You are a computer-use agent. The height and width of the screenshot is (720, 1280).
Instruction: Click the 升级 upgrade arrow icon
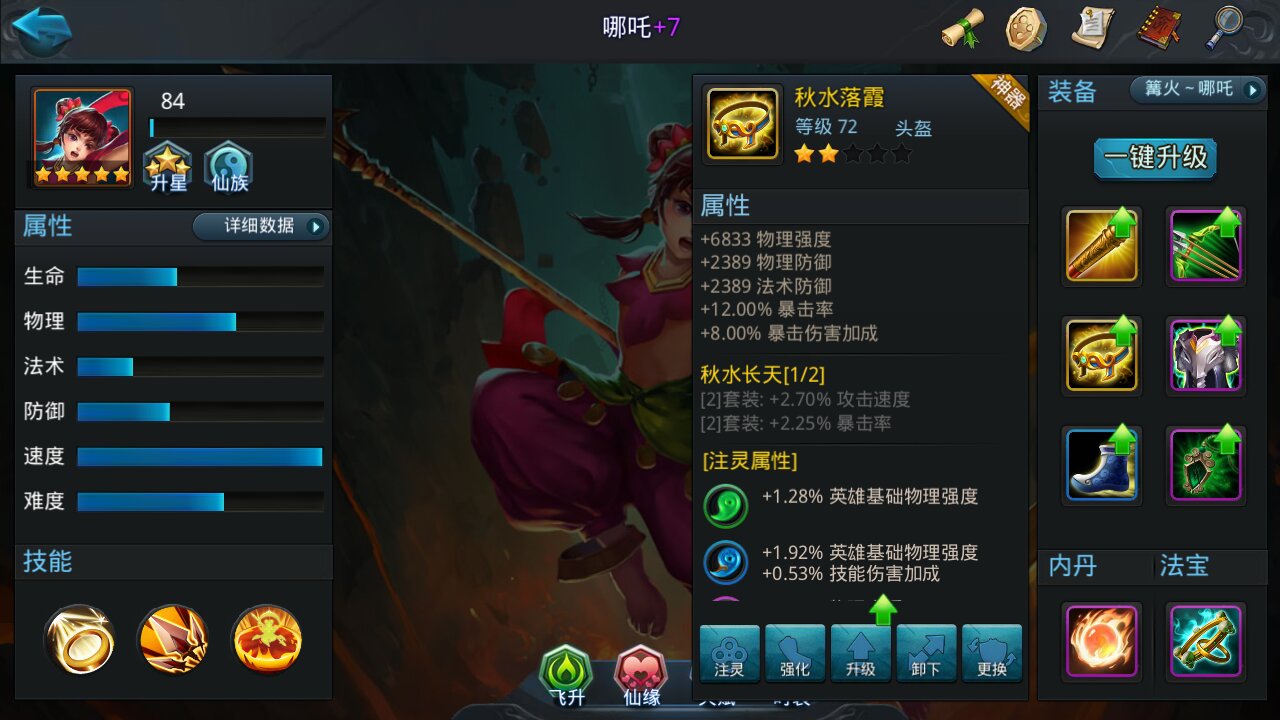[x=861, y=653]
